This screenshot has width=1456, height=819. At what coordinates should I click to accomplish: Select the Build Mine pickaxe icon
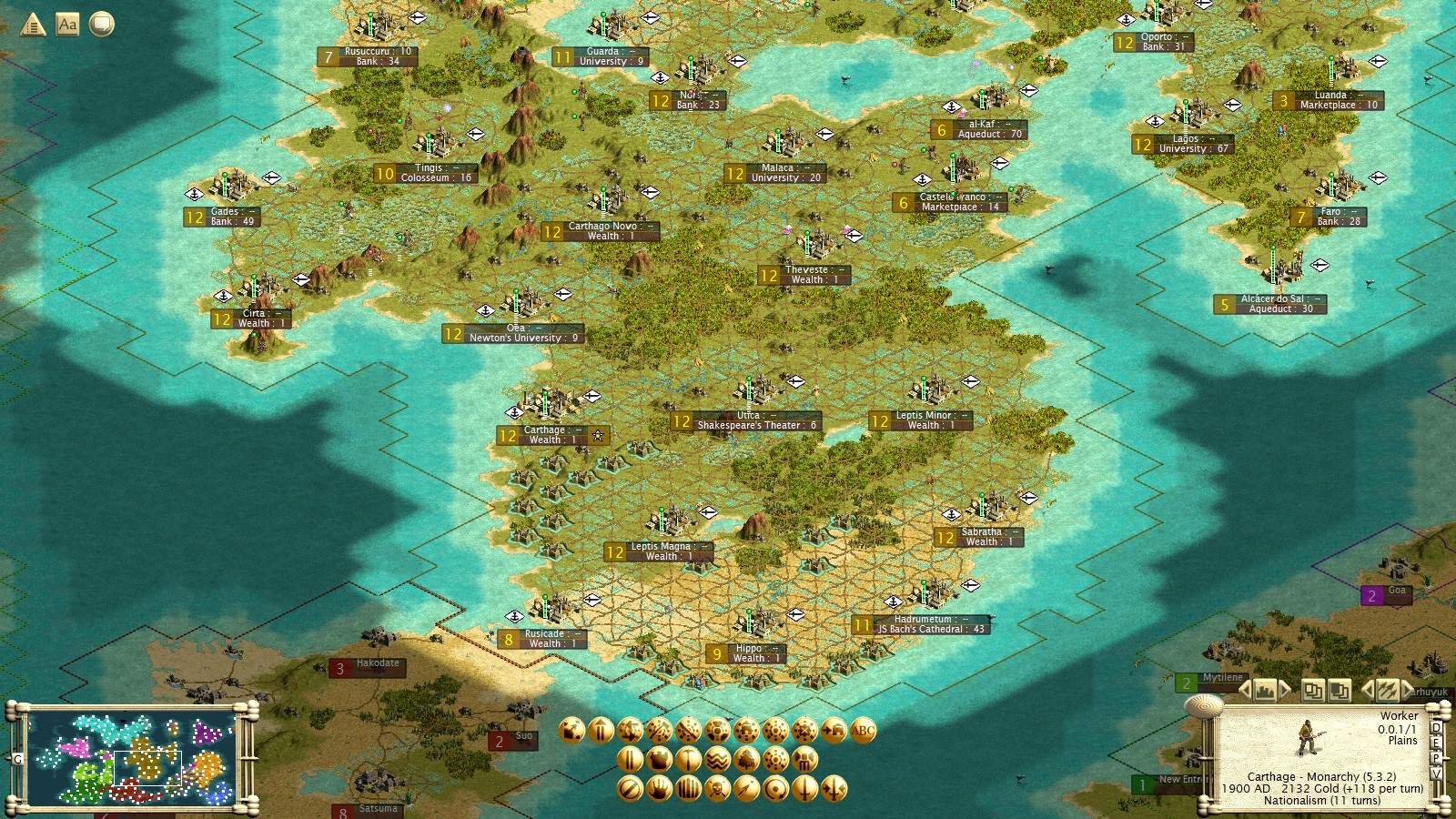(687, 759)
